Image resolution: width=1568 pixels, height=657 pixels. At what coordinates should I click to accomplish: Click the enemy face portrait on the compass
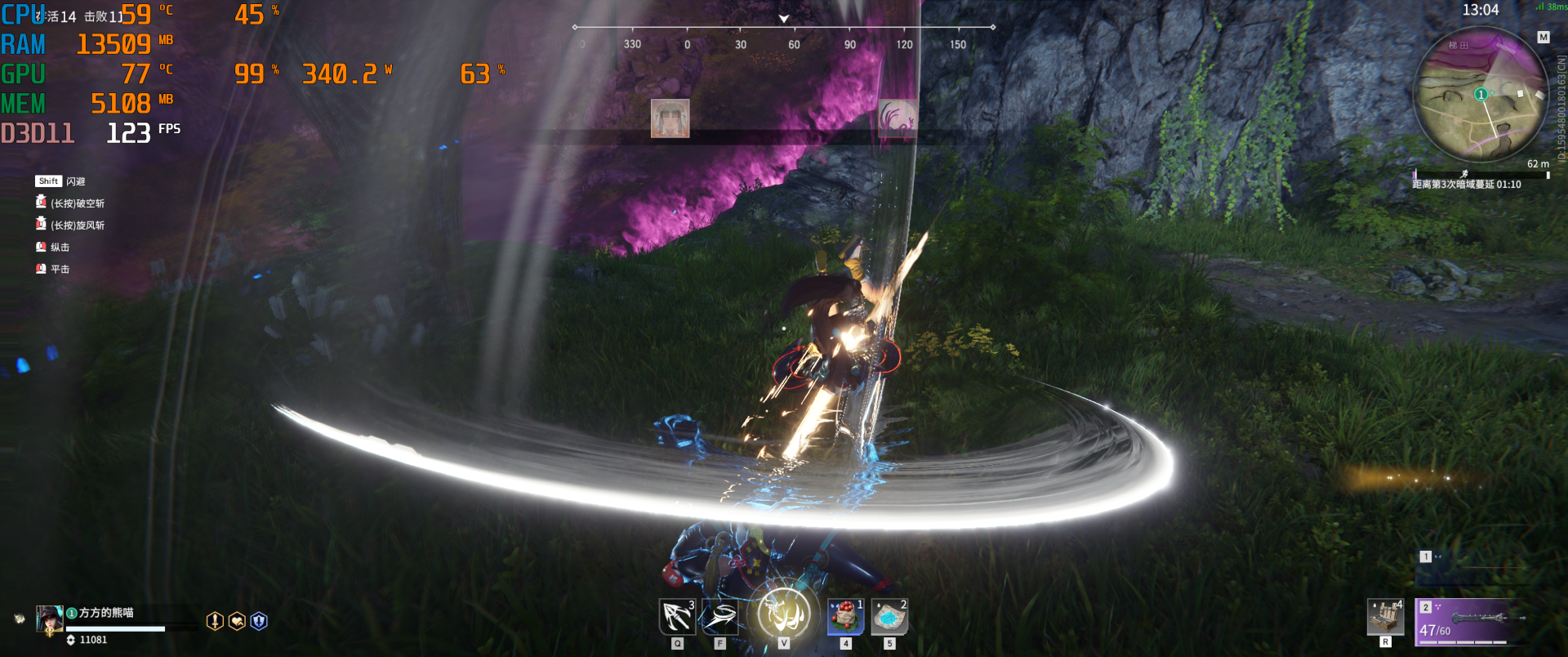(670, 118)
